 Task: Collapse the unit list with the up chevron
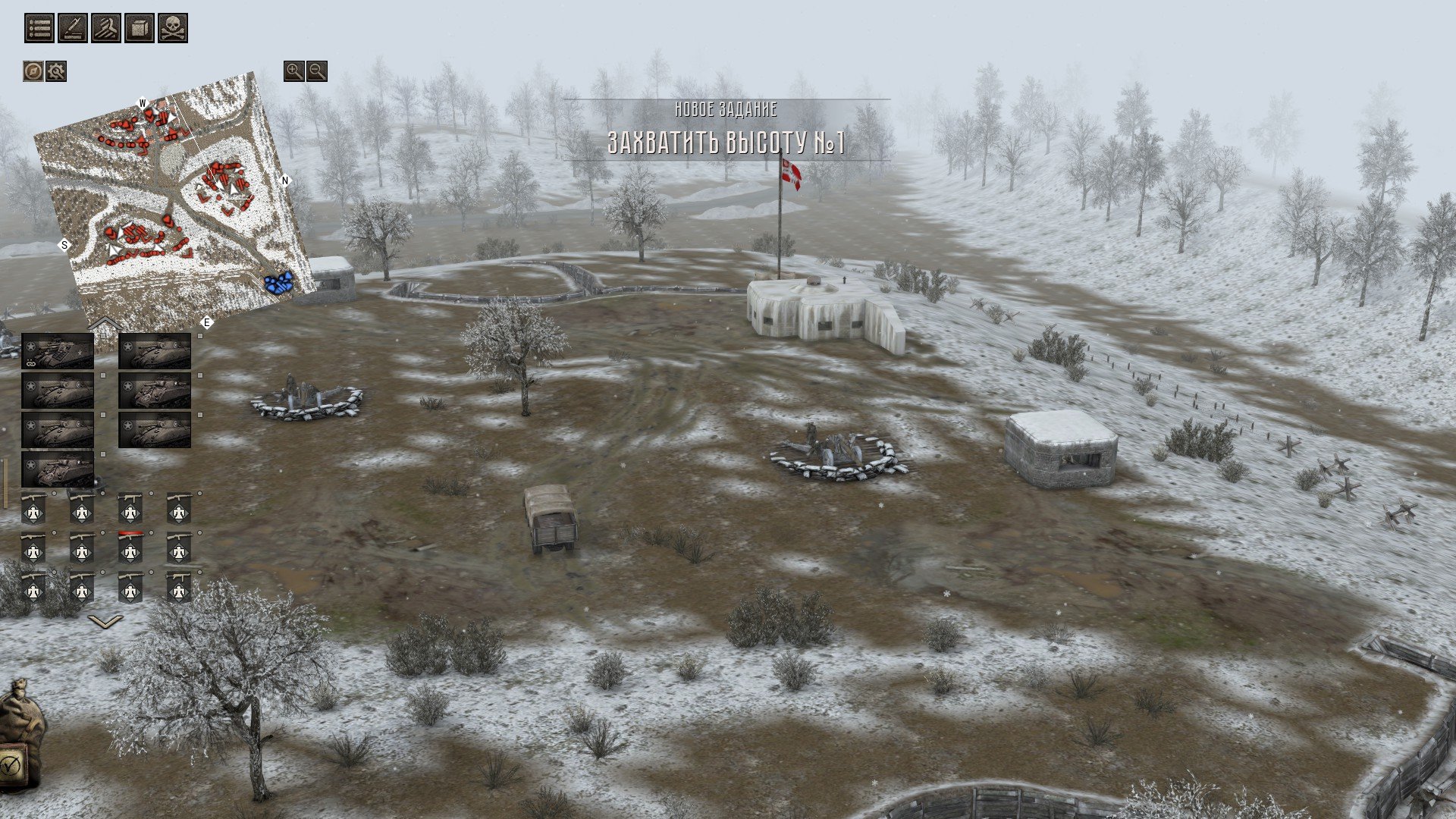pos(105,325)
